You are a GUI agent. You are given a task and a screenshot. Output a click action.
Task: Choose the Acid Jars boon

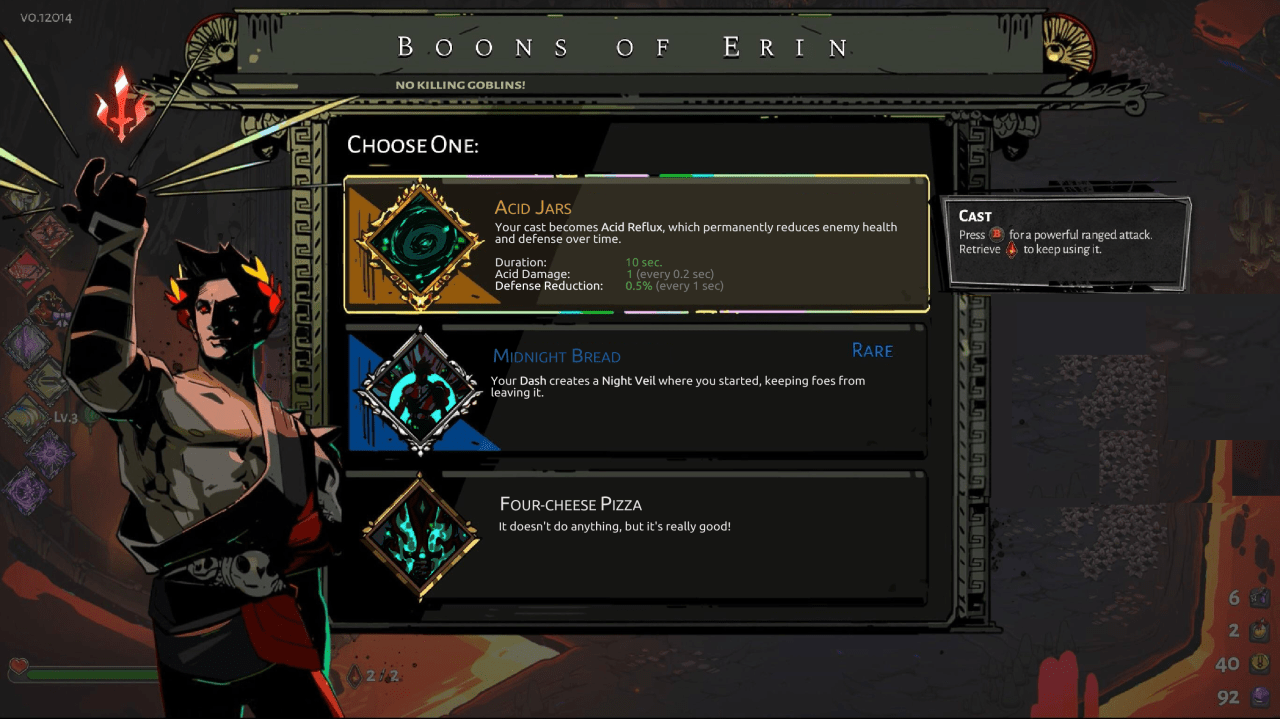tap(636, 244)
